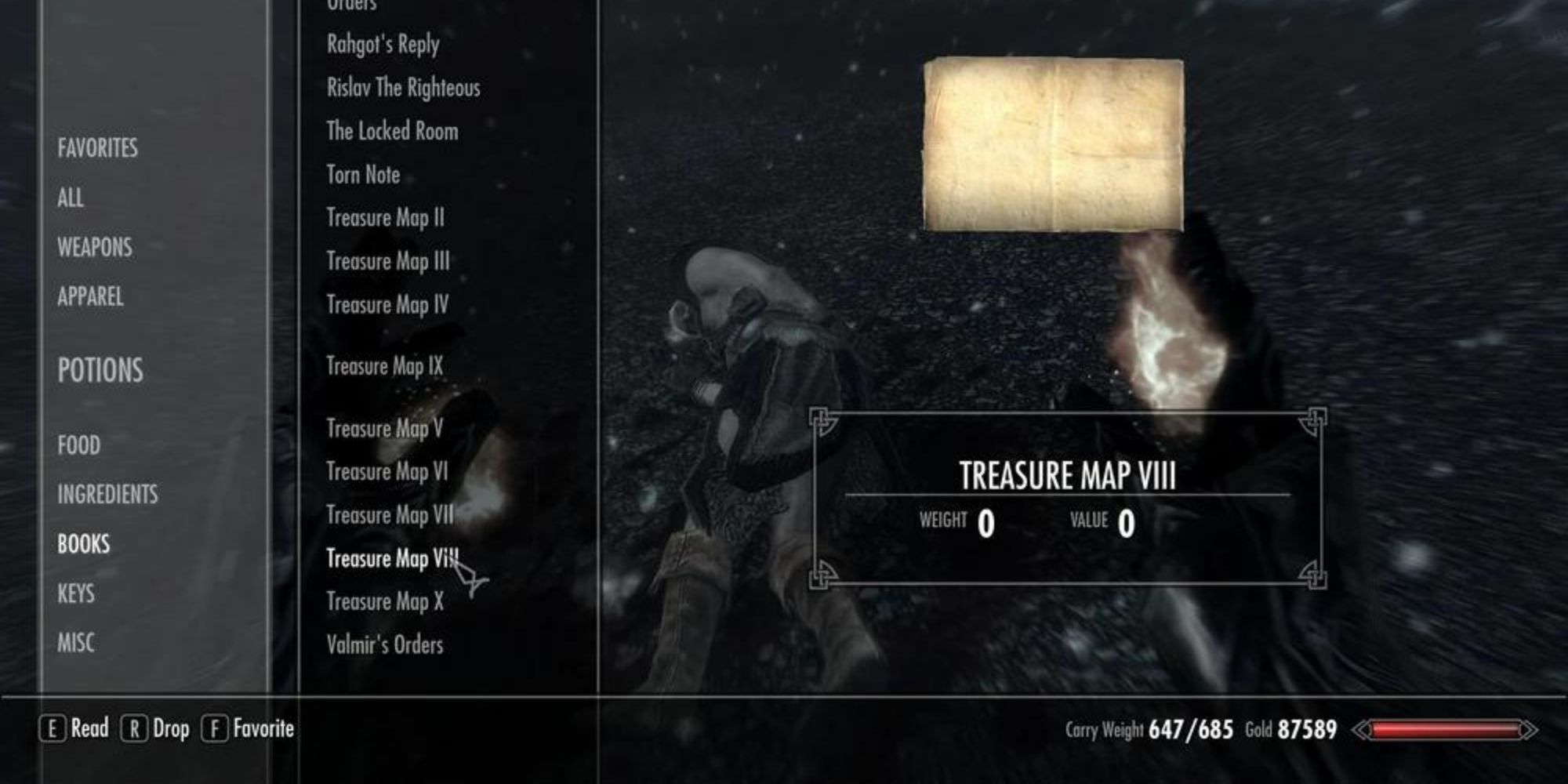Viewport: 1568px width, 784px height.
Task: Toggle Favorites category in the sidebar
Action: pos(97,147)
